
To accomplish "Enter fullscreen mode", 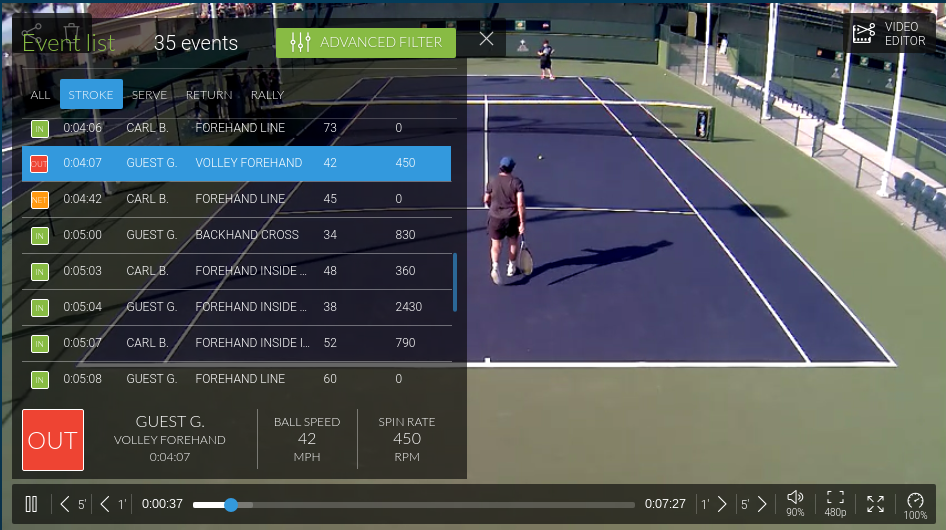I will click(x=875, y=504).
